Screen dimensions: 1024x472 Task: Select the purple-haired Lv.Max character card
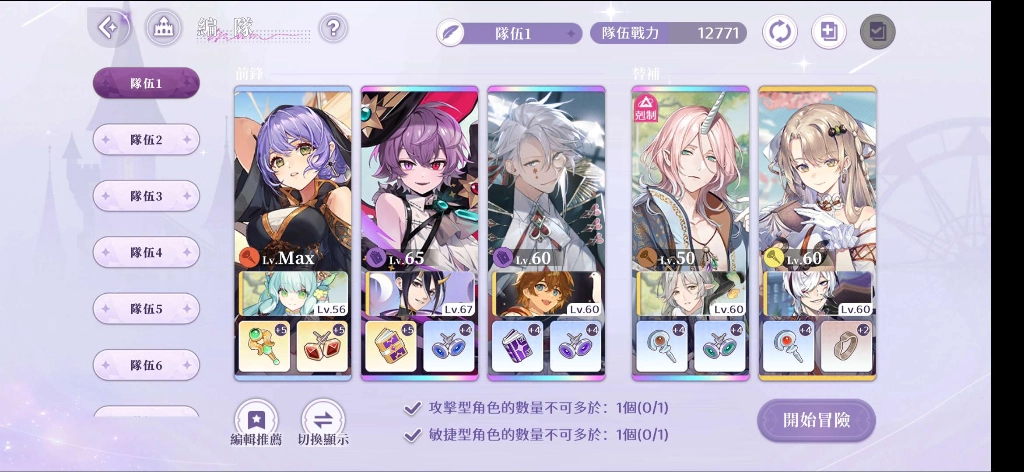click(x=292, y=180)
